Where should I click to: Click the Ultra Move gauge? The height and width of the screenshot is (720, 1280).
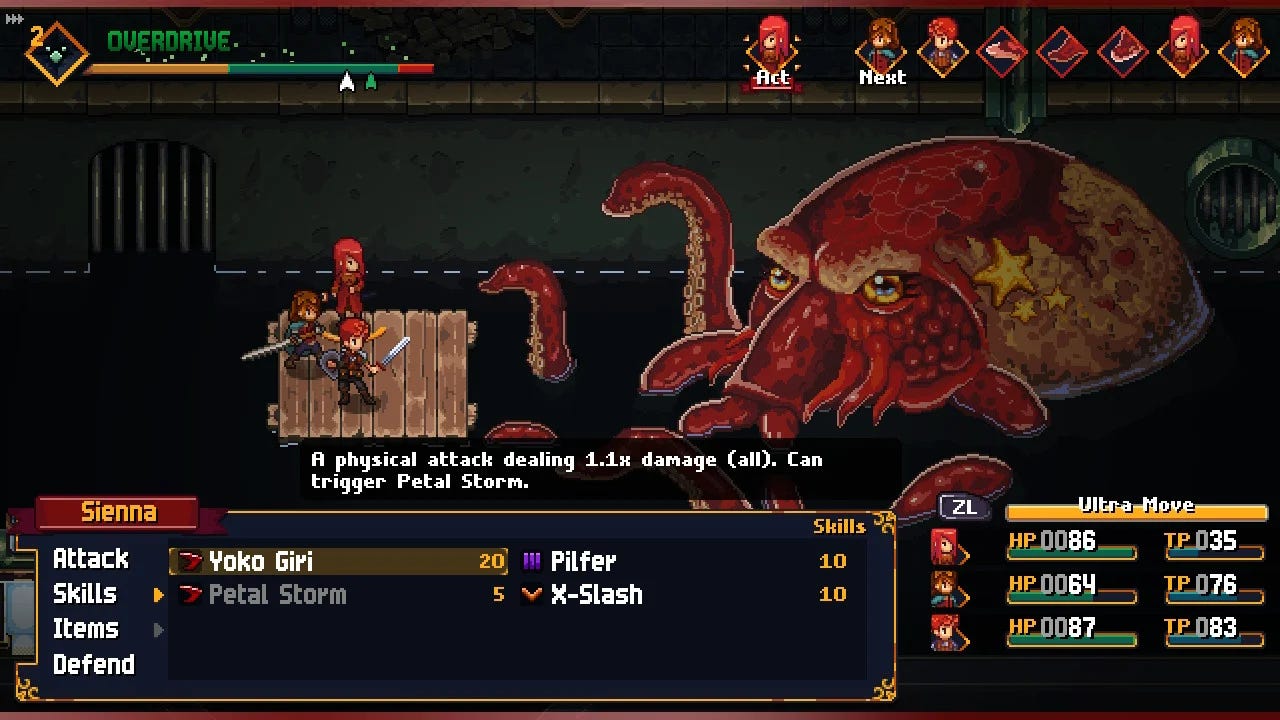[1135, 510]
